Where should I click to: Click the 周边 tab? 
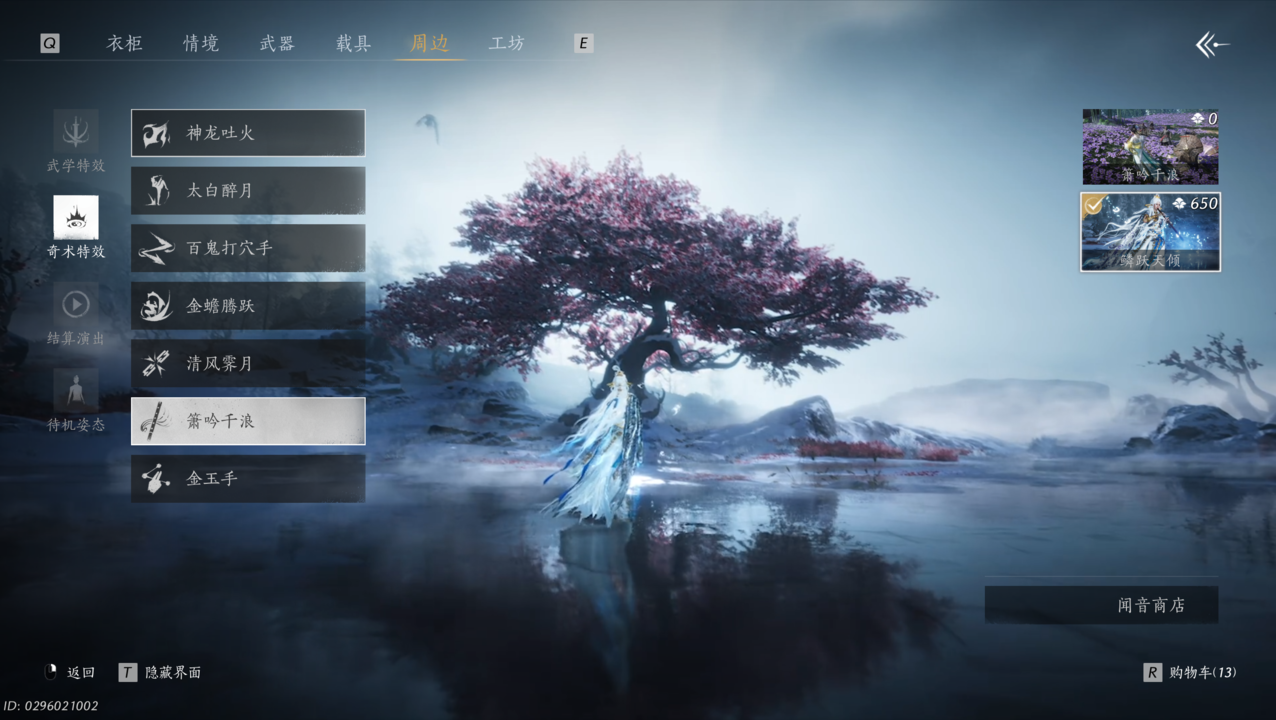tap(429, 43)
